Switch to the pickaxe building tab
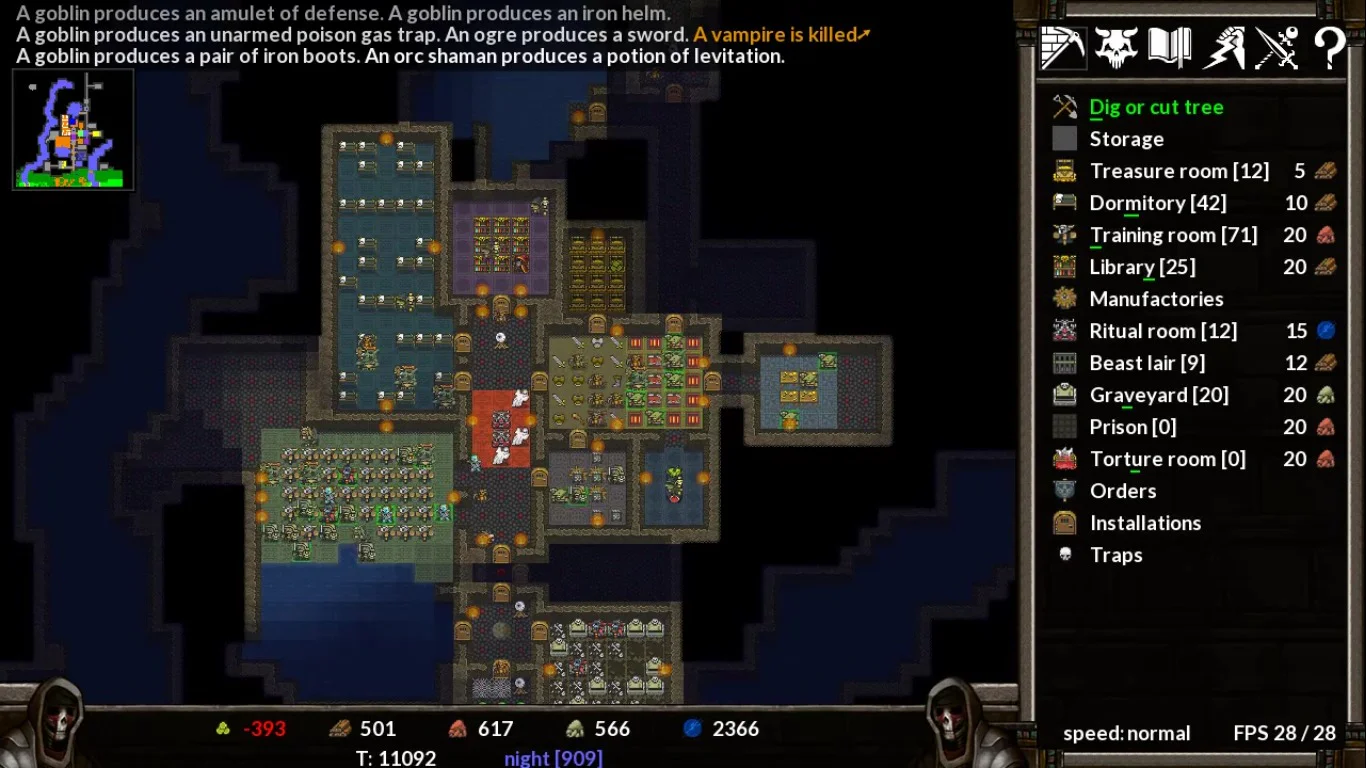The height and width of the screenshot is (768, 1366). click(x=1062, y=47)
